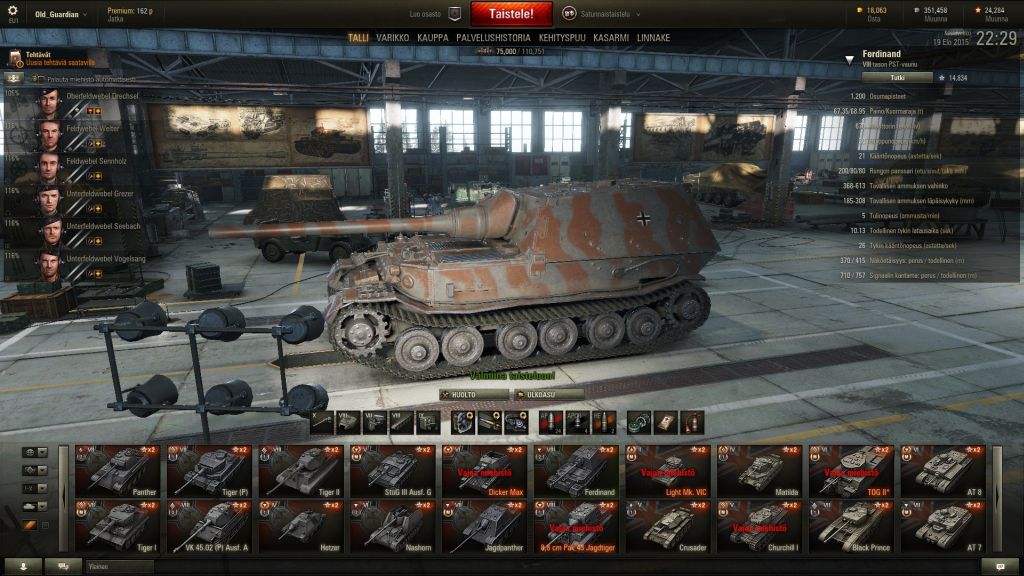Open the PALVELUSHISTORIA tab

click(x=493, y=38)
